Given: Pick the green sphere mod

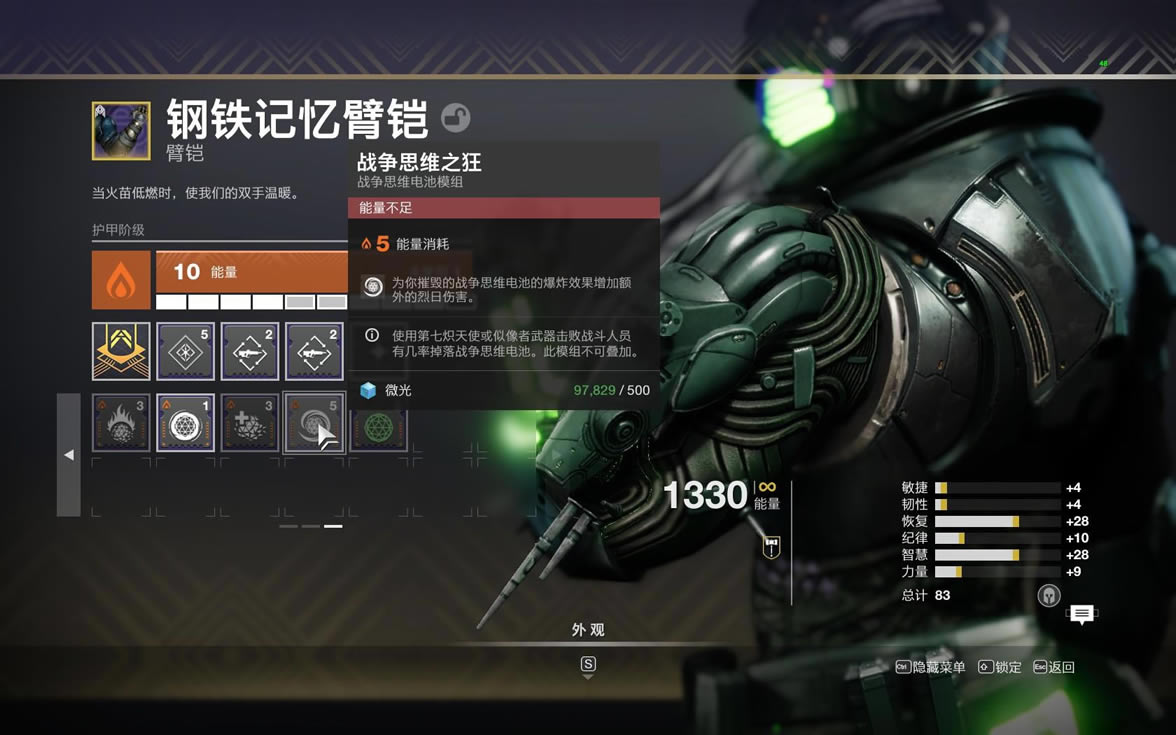Looking at the screenshot, I should pos(378,423).
